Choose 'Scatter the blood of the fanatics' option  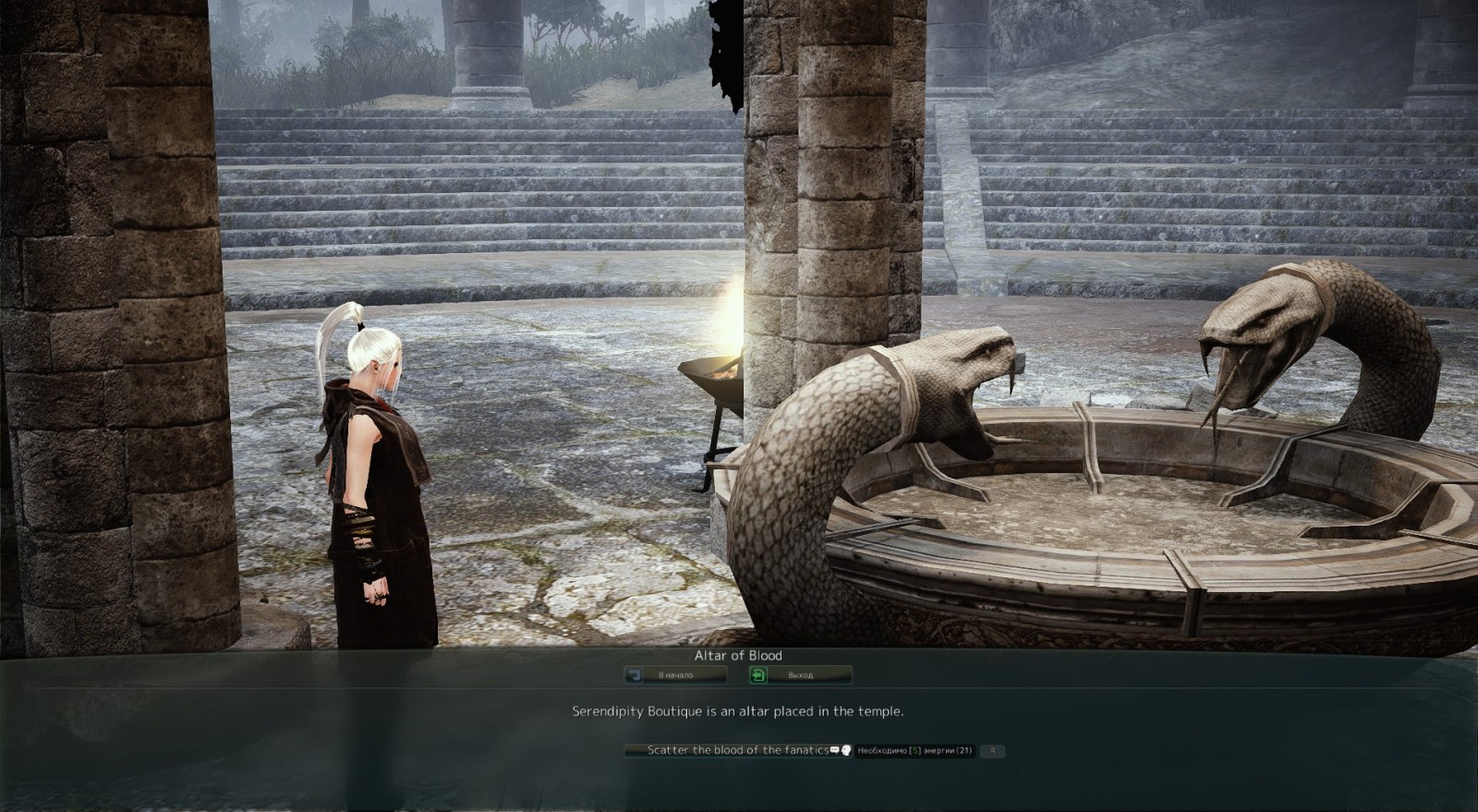coord(737,751)
